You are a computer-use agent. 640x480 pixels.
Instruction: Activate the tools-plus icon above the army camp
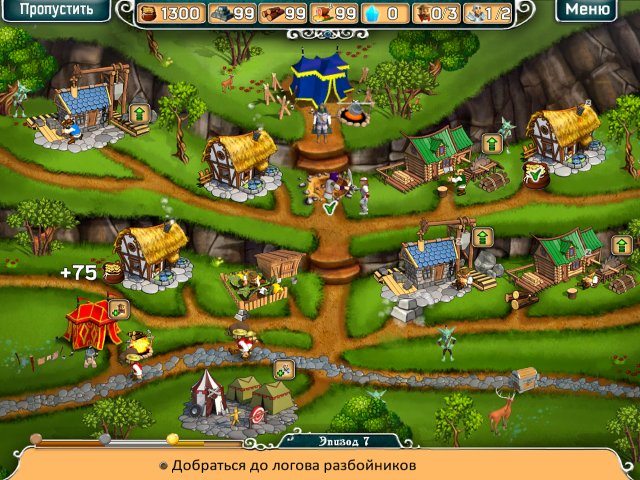pyautogui.click(x=283, y=369)
